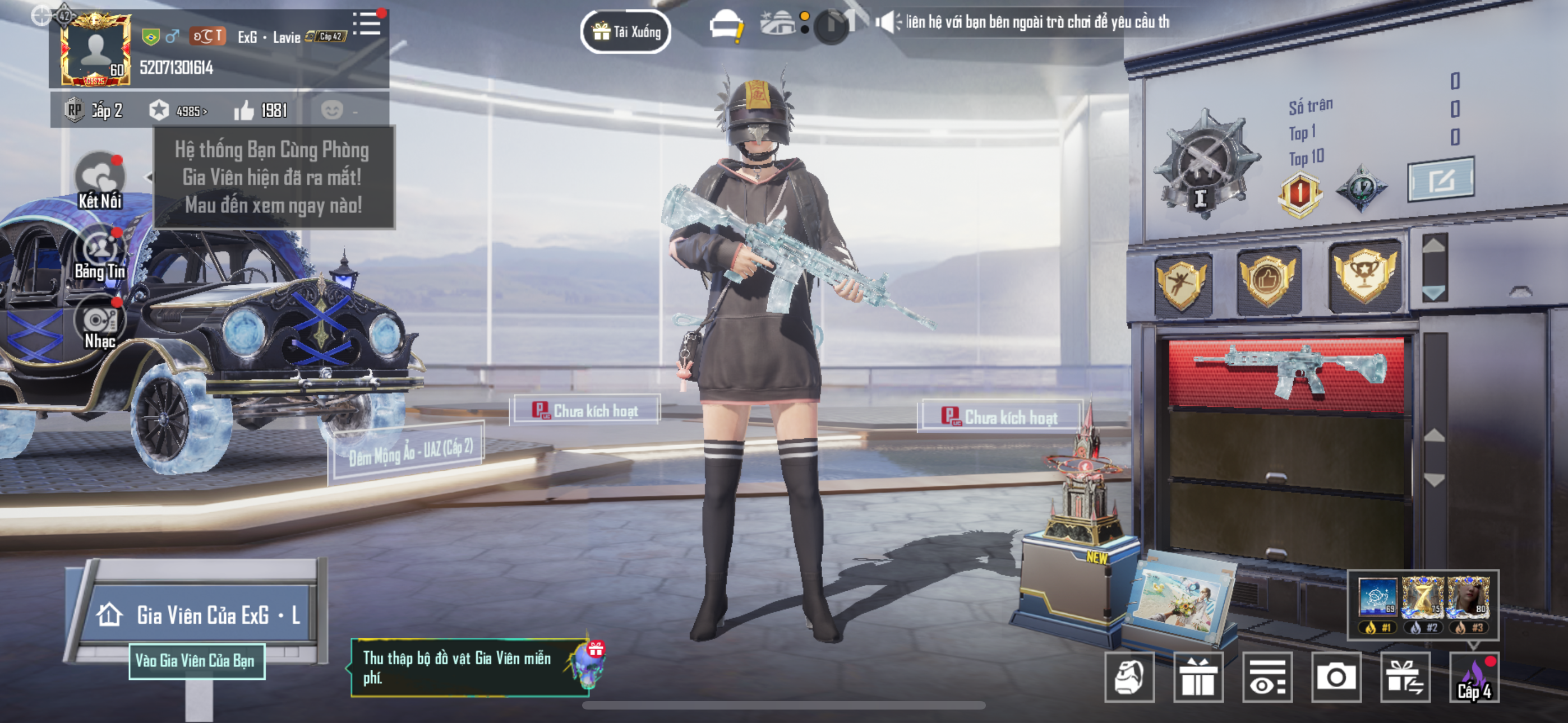Open the list menu with red dot
1568x723 pixels.
(366, 24)
